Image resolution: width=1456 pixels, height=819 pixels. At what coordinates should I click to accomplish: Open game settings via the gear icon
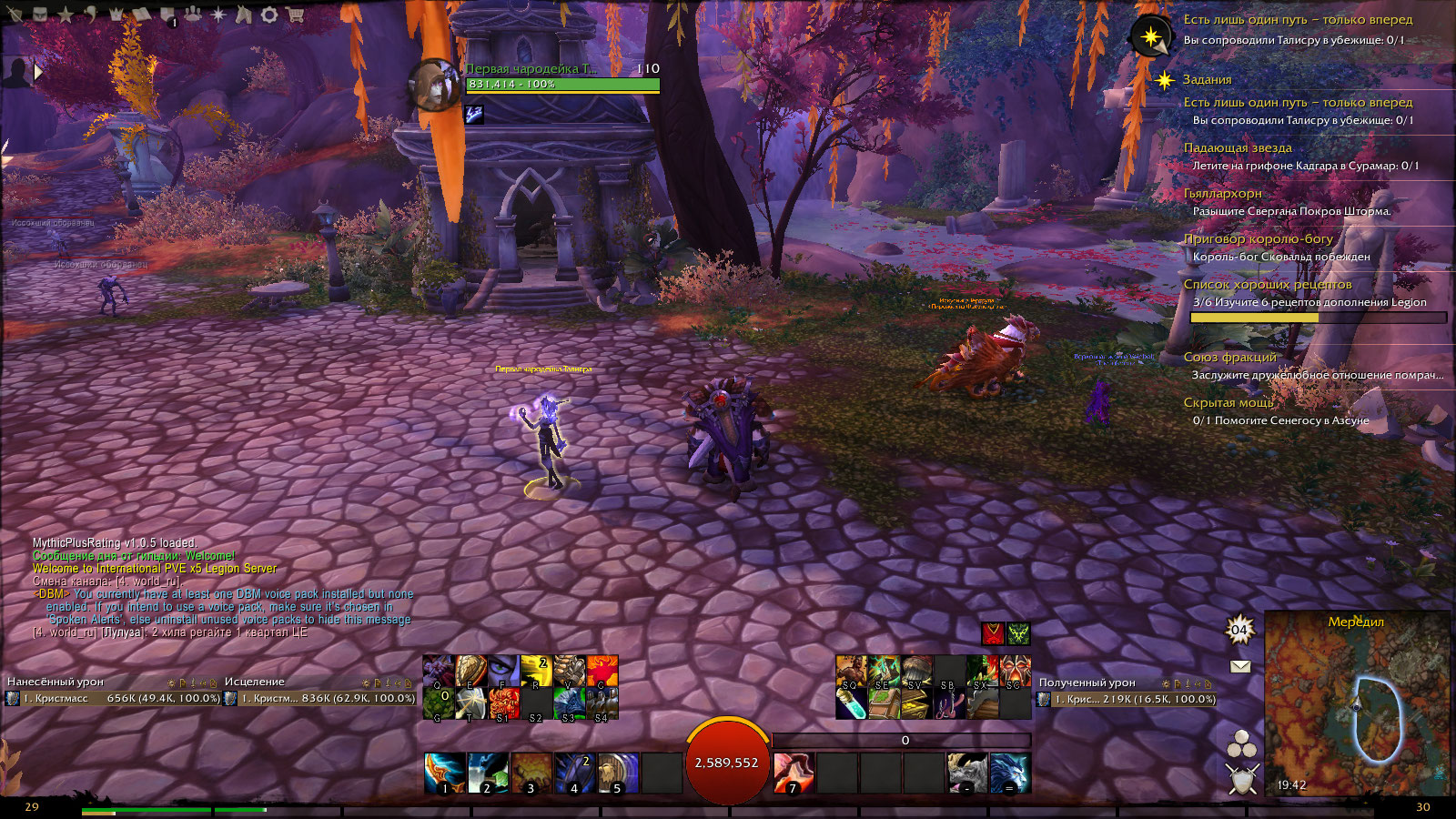[269, 15]
